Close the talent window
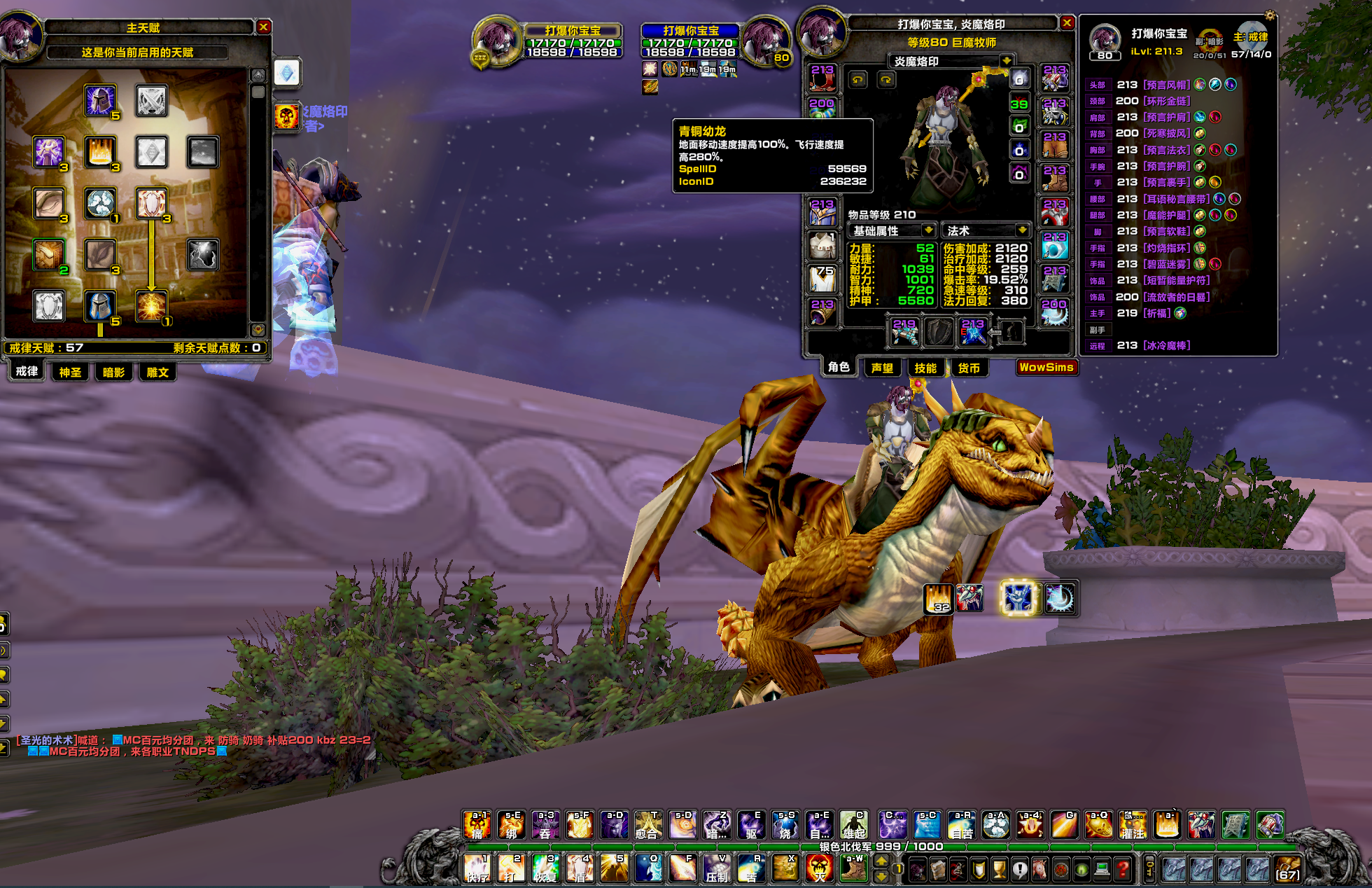 tap(263, 27)
